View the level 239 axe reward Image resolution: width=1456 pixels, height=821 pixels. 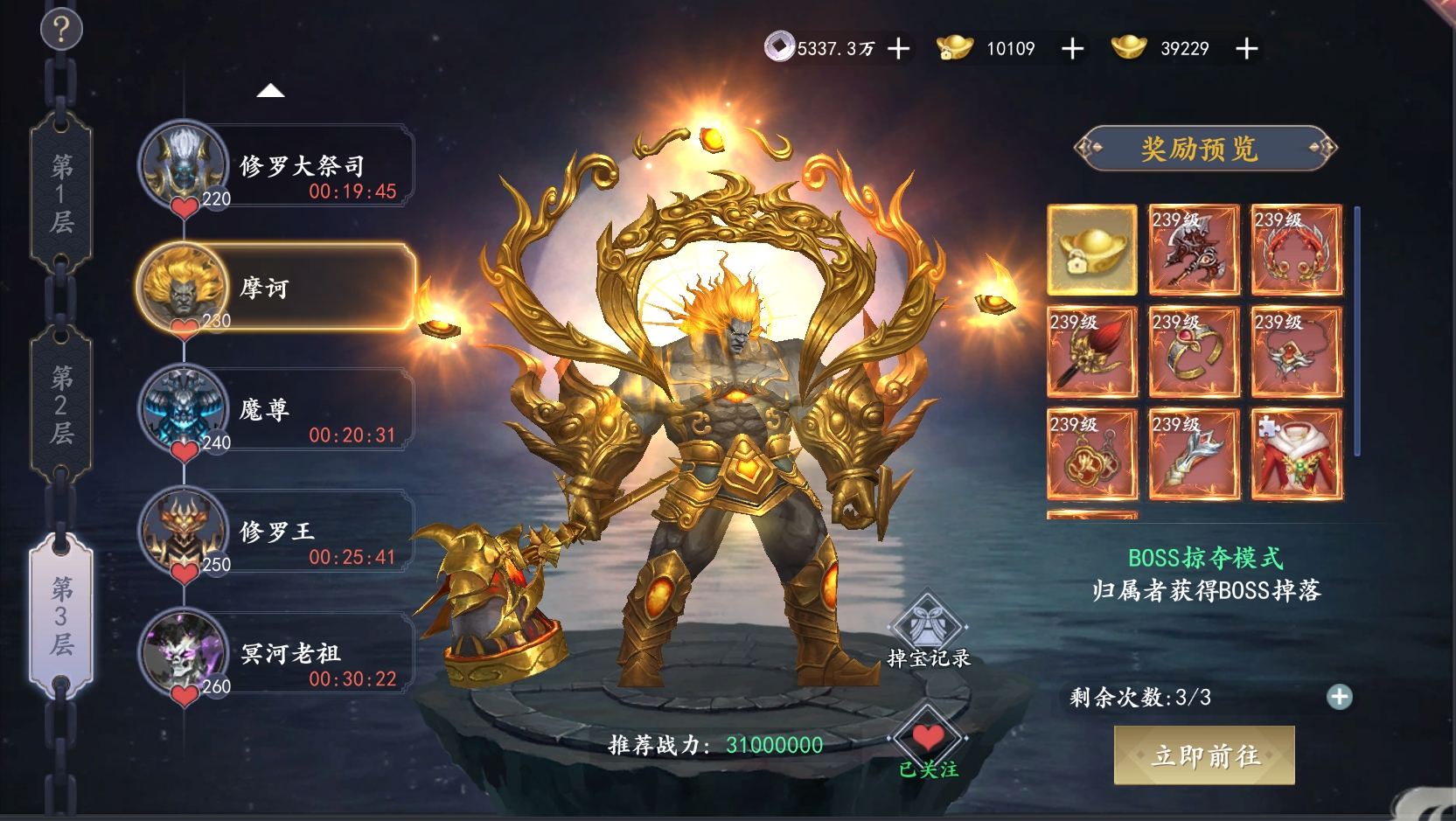pos(1194,250)
